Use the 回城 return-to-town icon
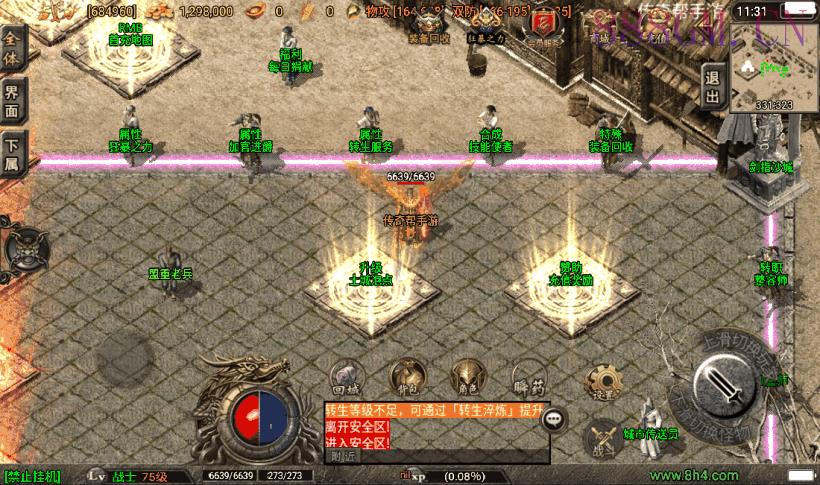This screenshot has height=485, width=820. pyautogui.click(x=345, y=374)
